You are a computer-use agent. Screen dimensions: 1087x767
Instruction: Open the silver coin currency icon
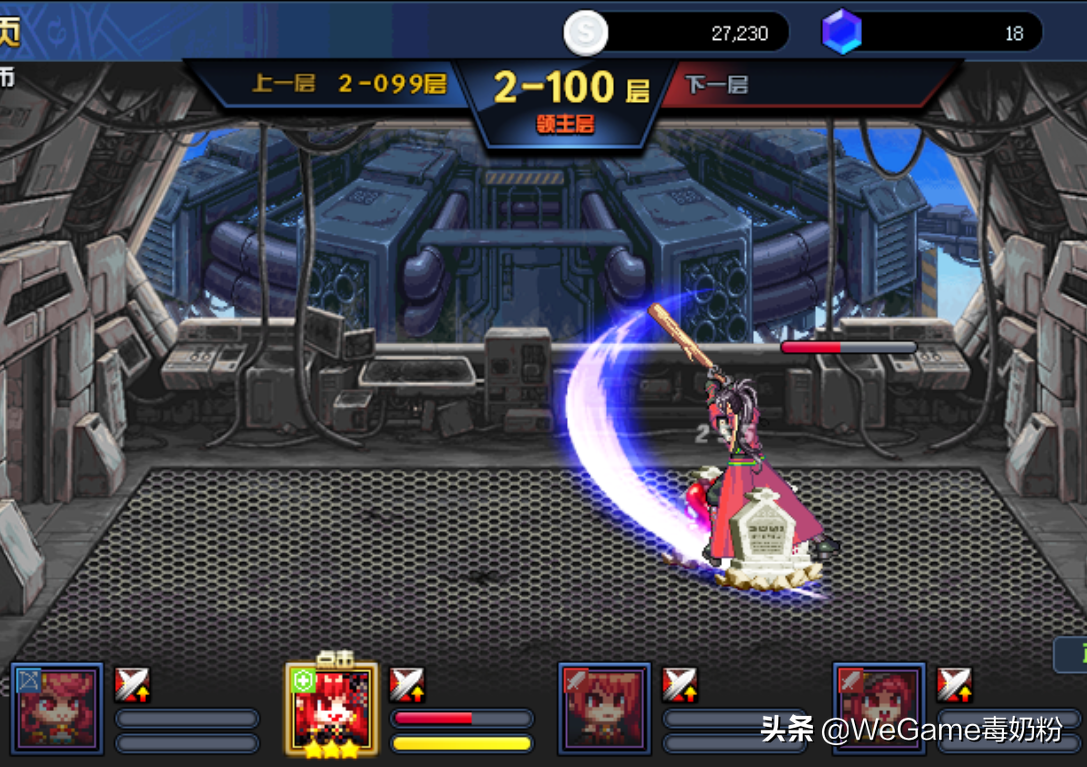click(x=585, y=33)
